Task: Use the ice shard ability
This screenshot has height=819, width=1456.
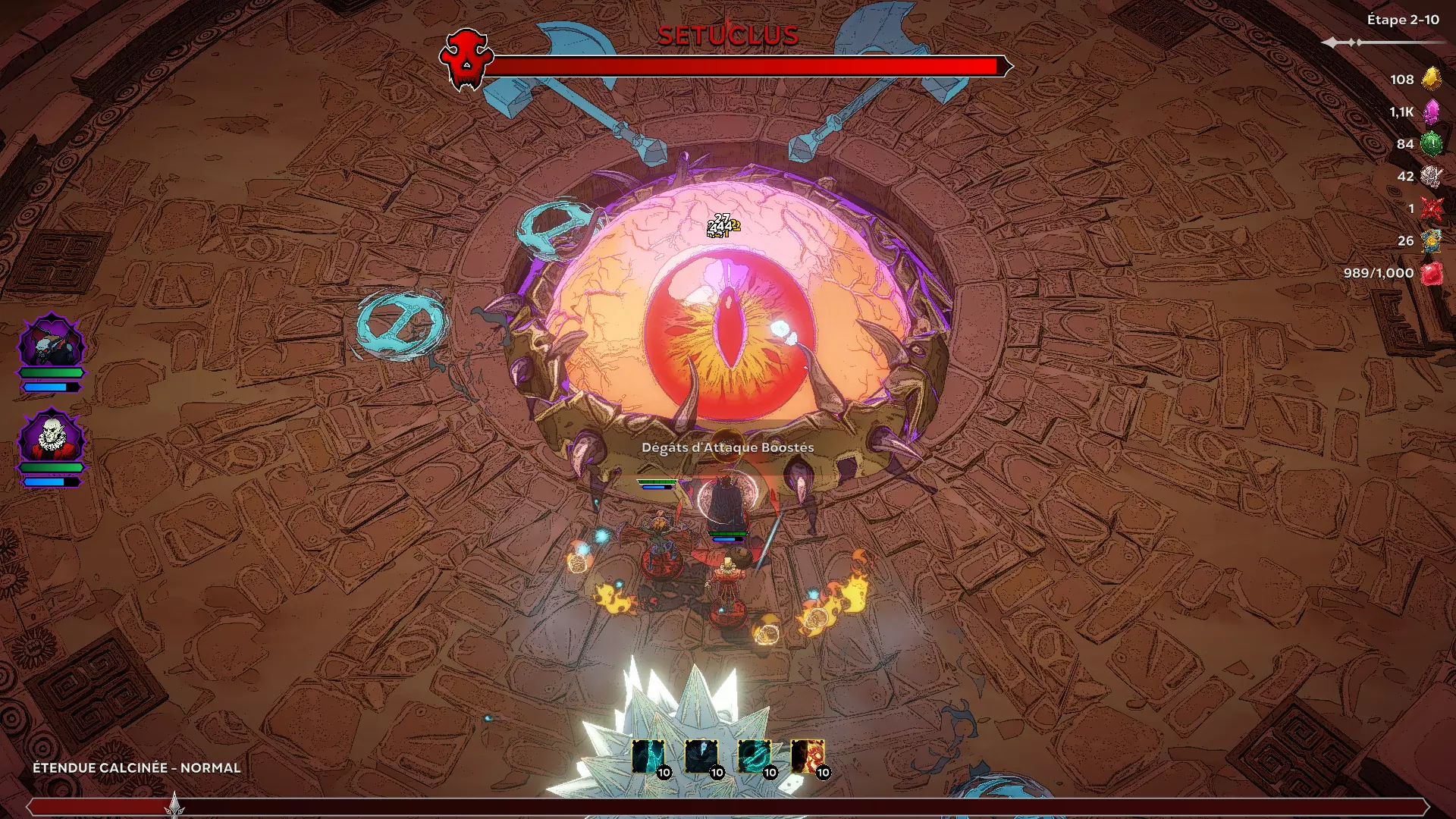Action: pyautogui.click(x=701, y=757)
